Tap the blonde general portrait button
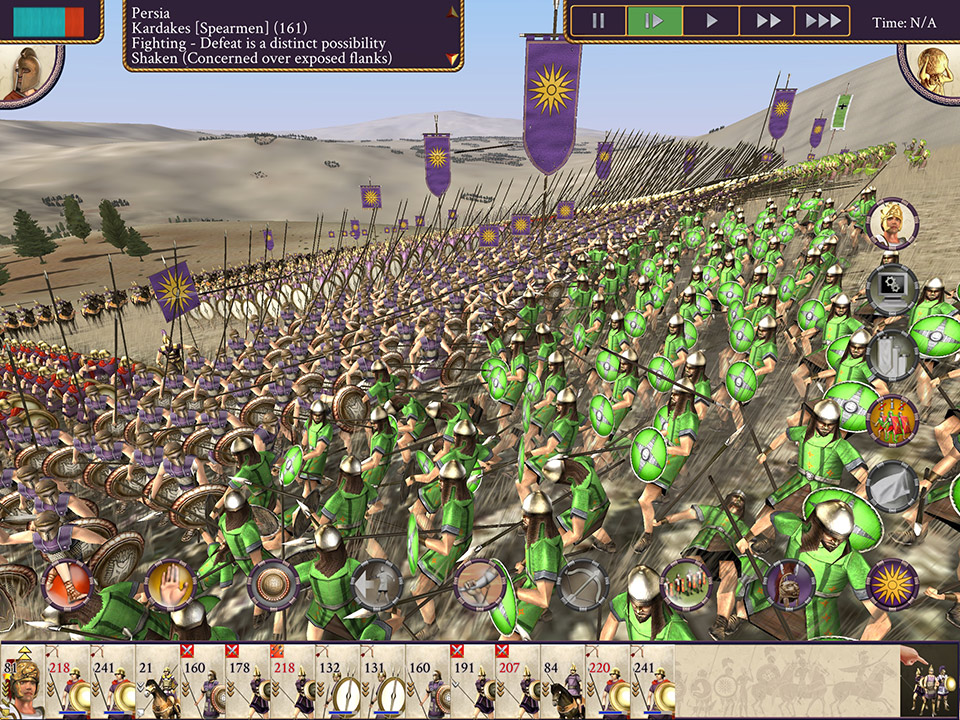Image resolution: width=960 pixels, height=720 pixels. (891, 224)
